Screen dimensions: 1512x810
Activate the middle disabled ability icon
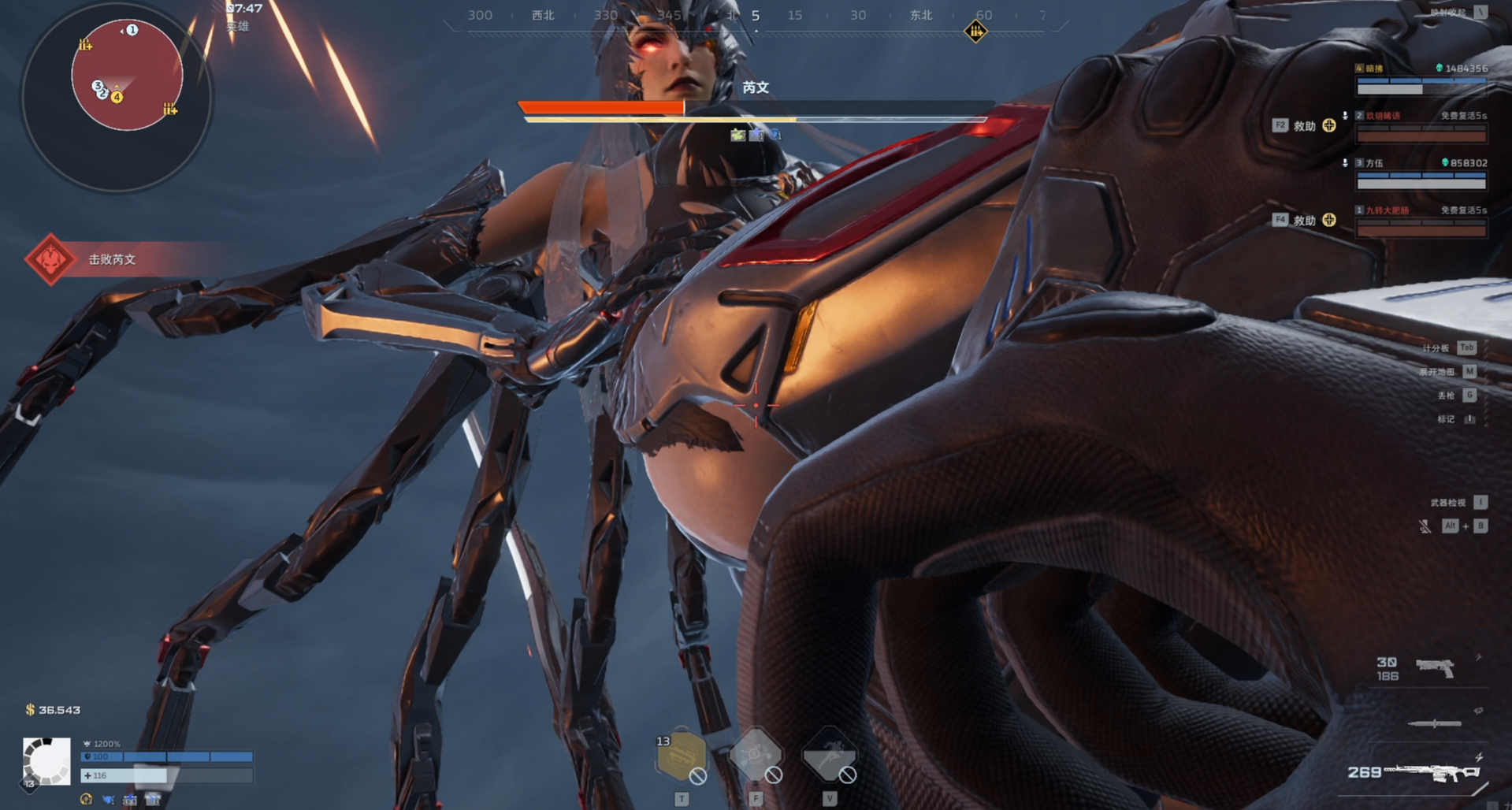[x=755, y=756]
